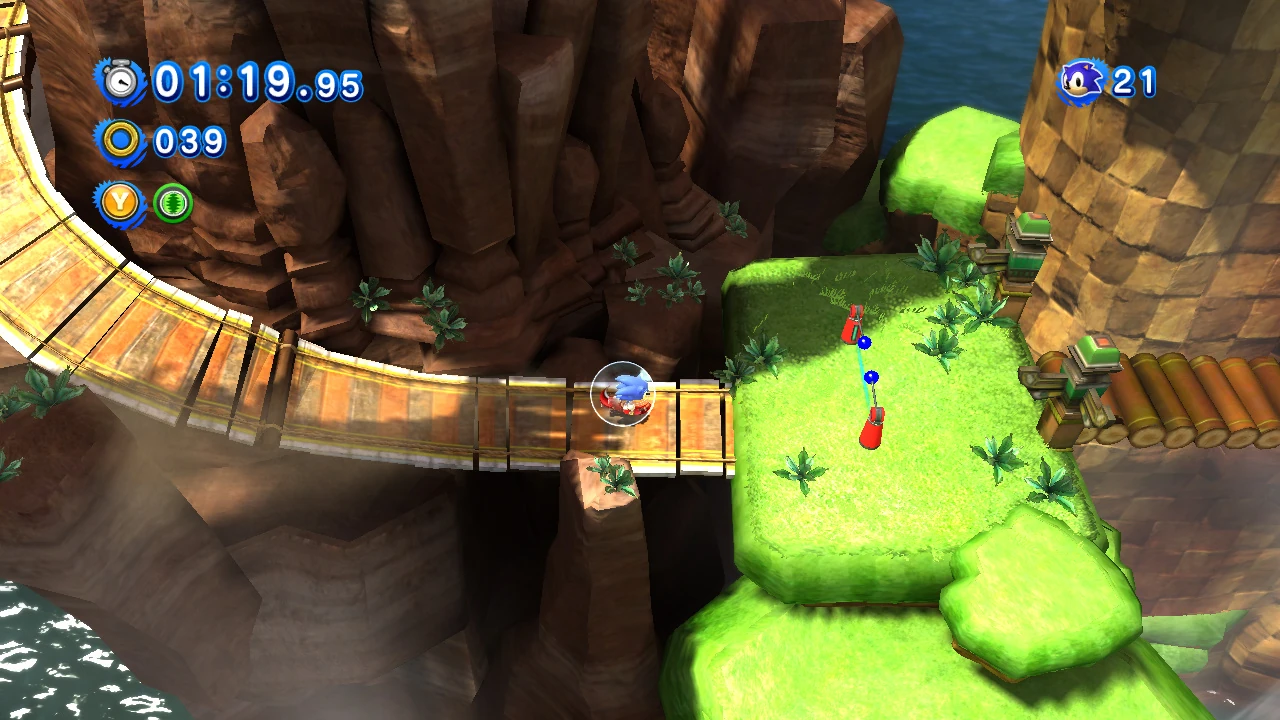The width and height of the screenshot is (1280, 720).
Task: Click the gold ring counter icon
Action: pyautogui.click(x=122, y=141)
